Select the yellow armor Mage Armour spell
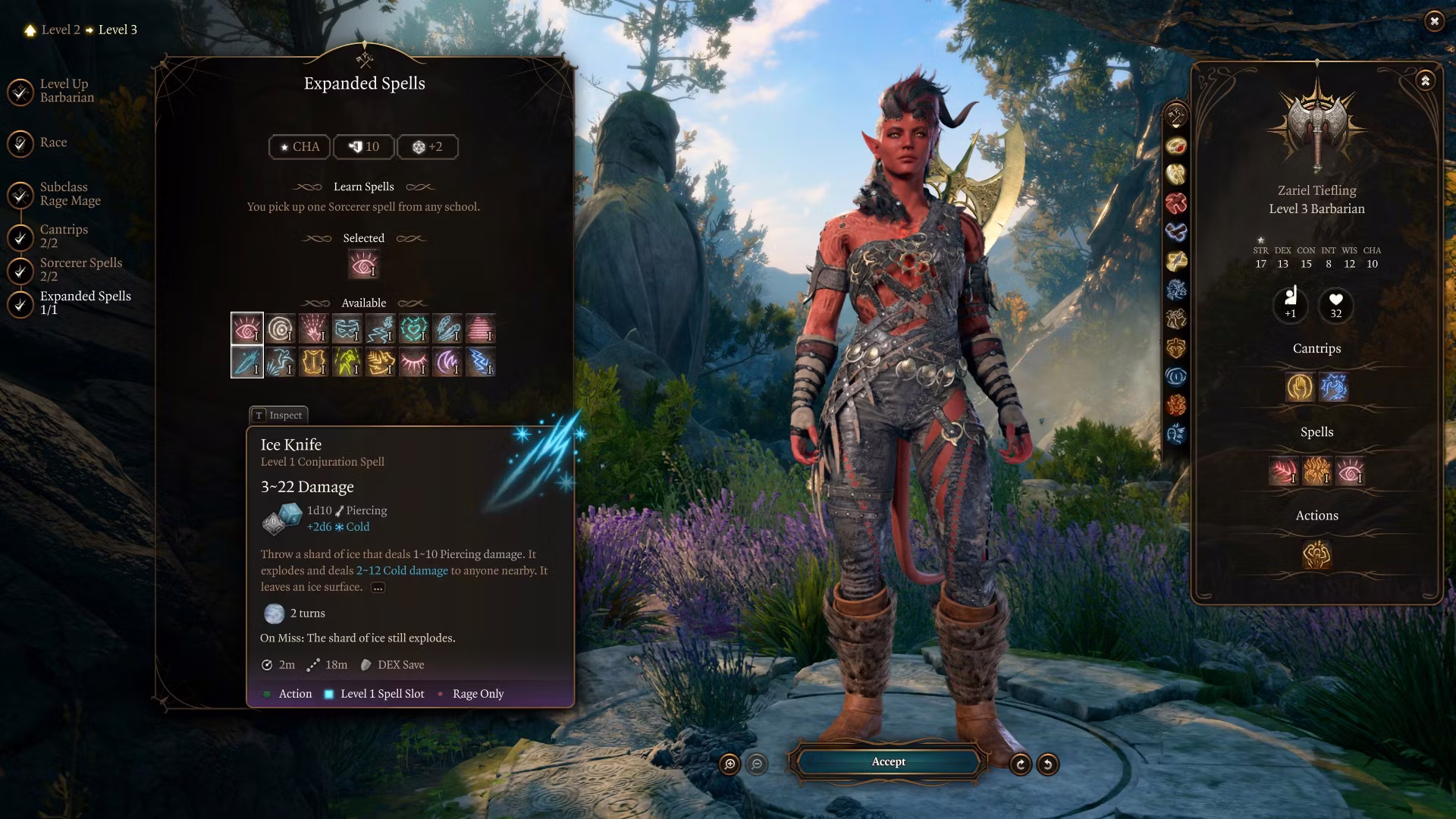 (x=314, y=362)
